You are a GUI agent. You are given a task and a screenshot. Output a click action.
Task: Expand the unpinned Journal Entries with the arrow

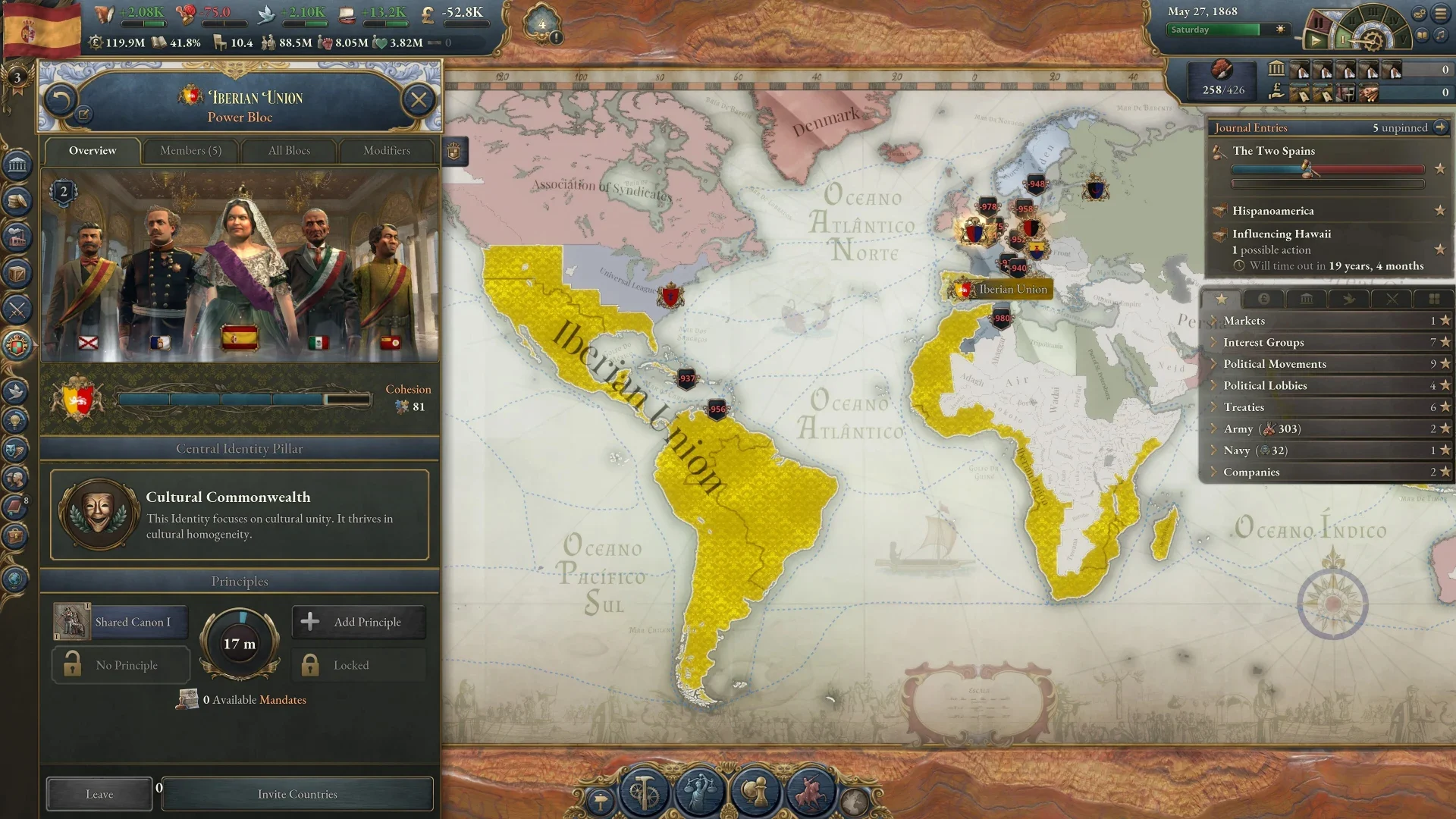click(1442, 127)
